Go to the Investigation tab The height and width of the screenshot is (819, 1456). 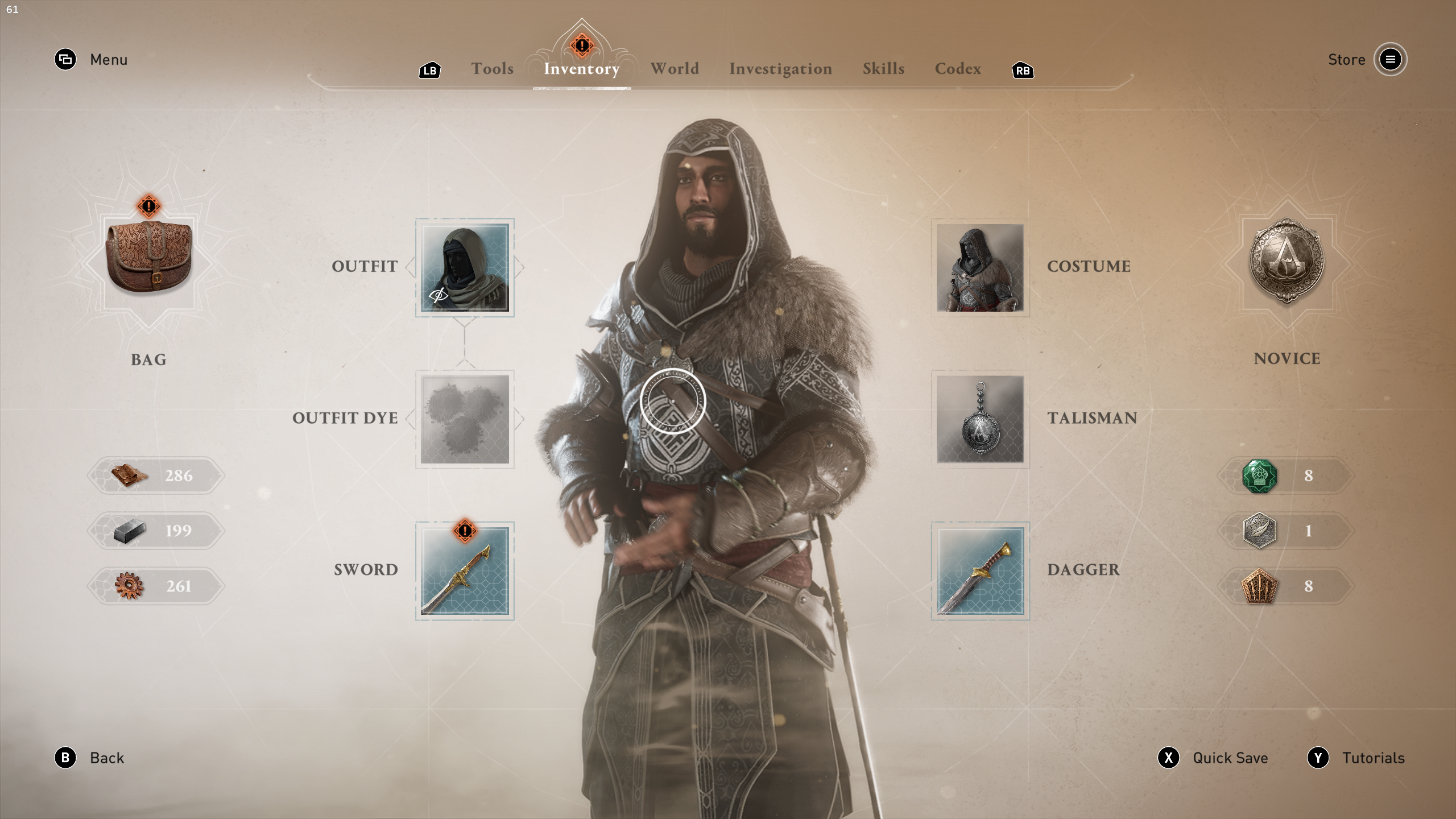pyautogui.click(x=780, y=69)
